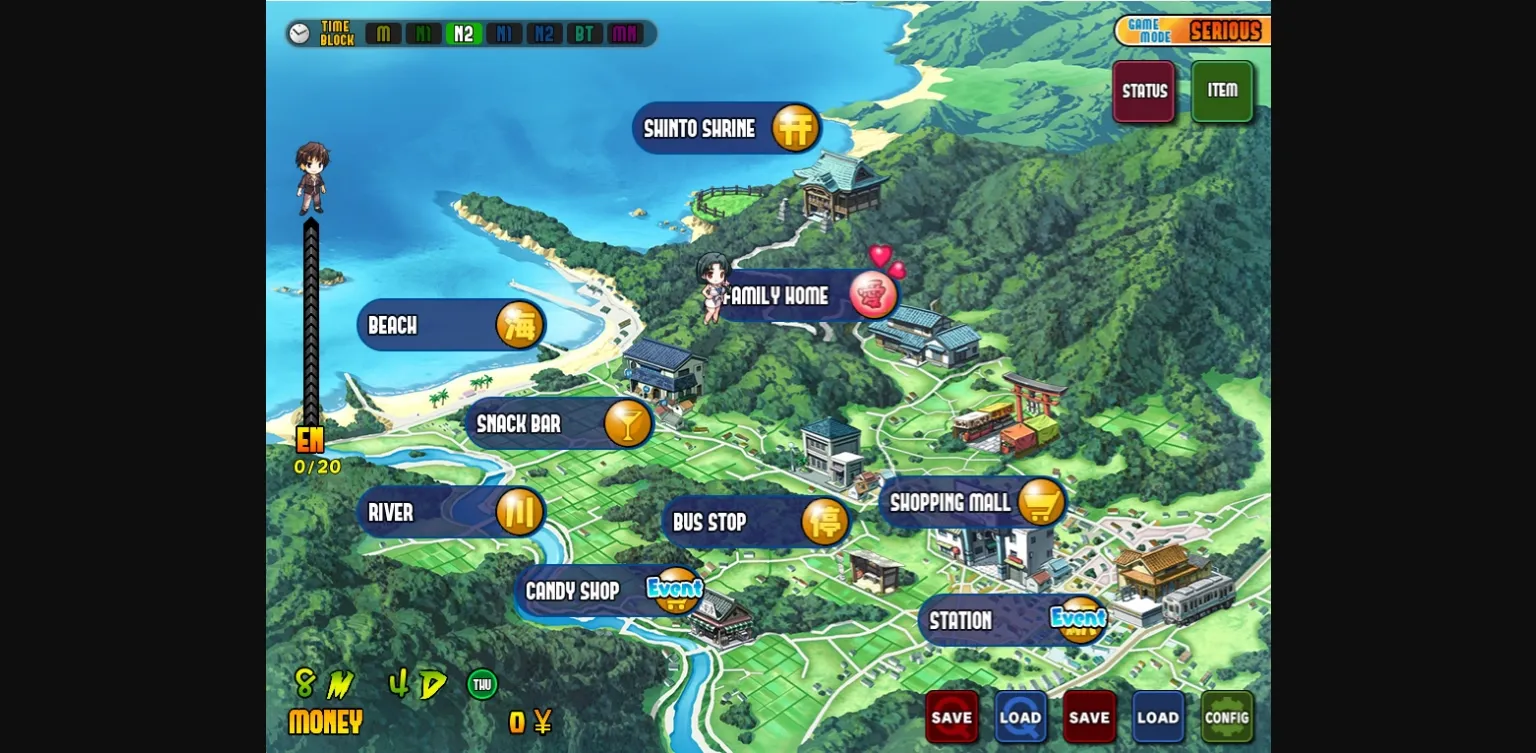Open the Status screen
This screenshot has width=1536, height=753.
[x=1144, y=92]
